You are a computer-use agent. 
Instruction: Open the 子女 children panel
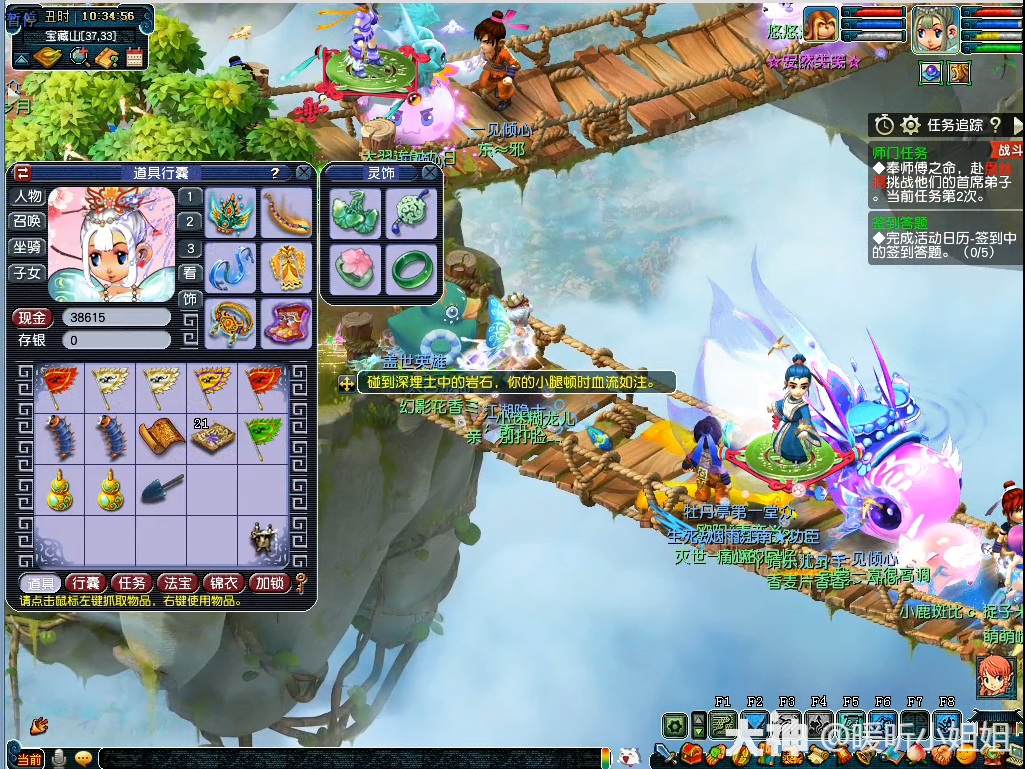pos(27,272)
